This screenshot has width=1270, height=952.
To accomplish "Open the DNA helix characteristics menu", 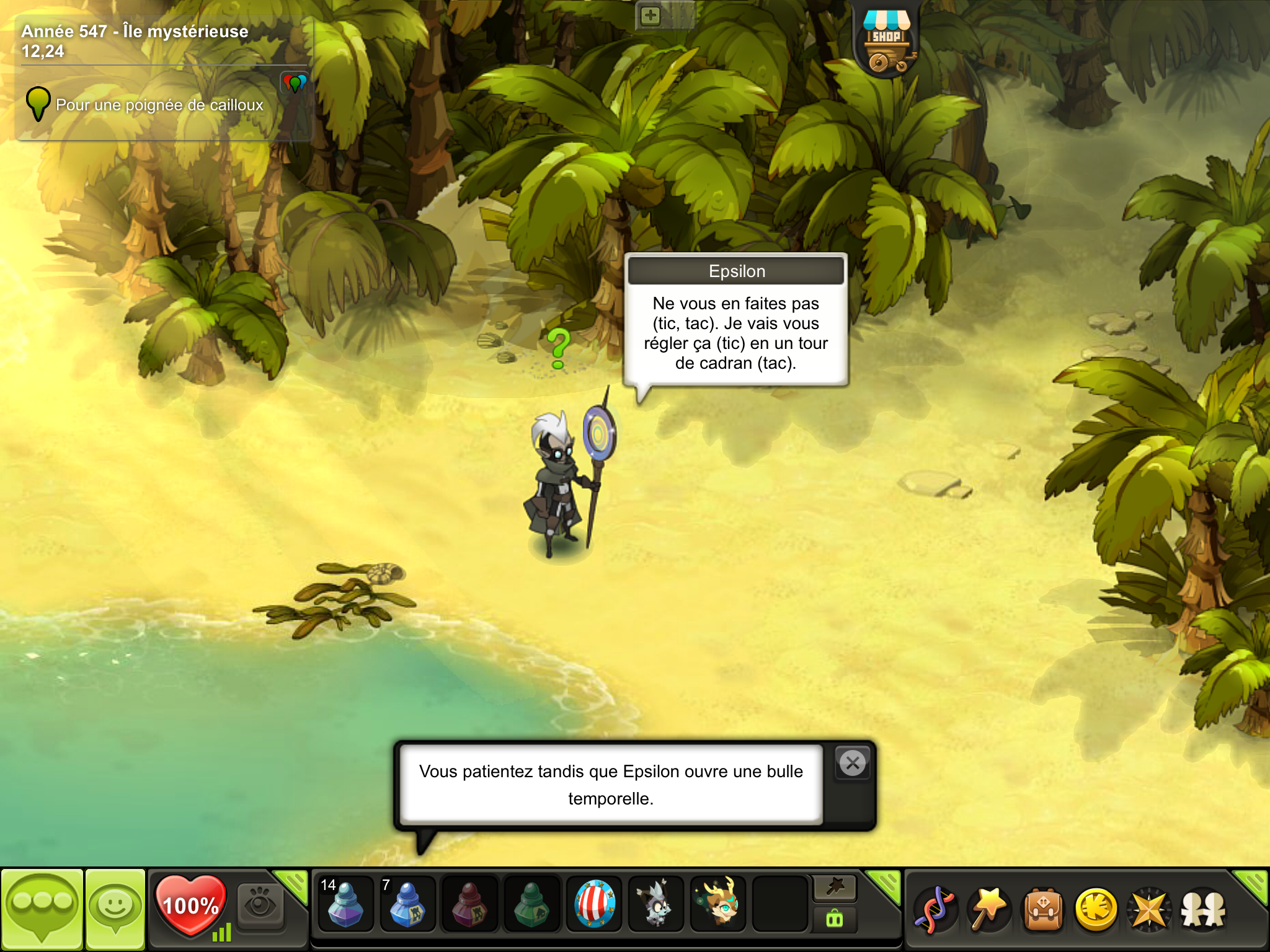I will [x=936, y=910].
